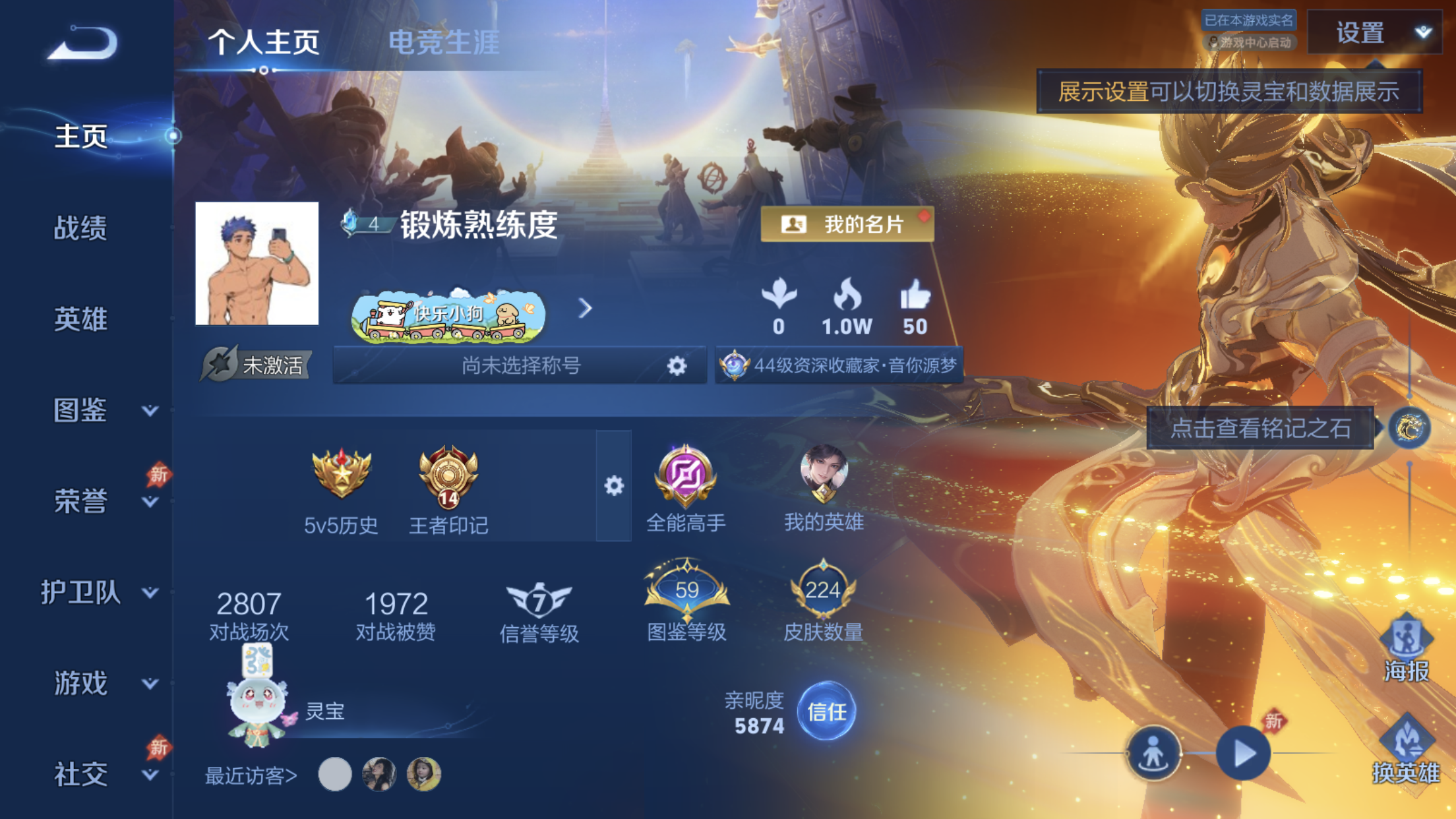Switch to the 电竞生涯 tab
The height and width of the screenshot is (819, 1456).
pos(445,43)
